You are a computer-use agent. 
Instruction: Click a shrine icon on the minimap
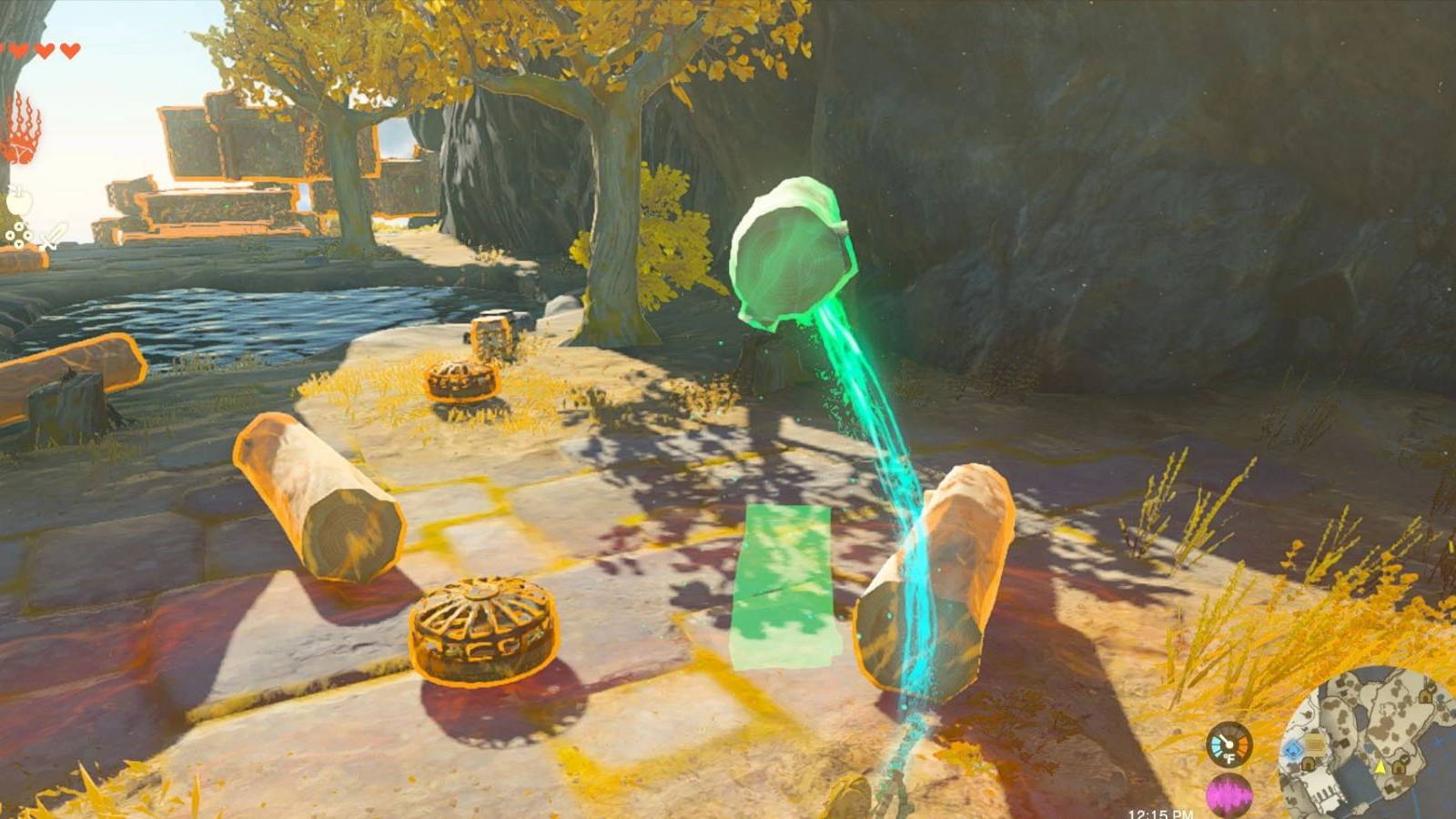(x=1309, y=764)
